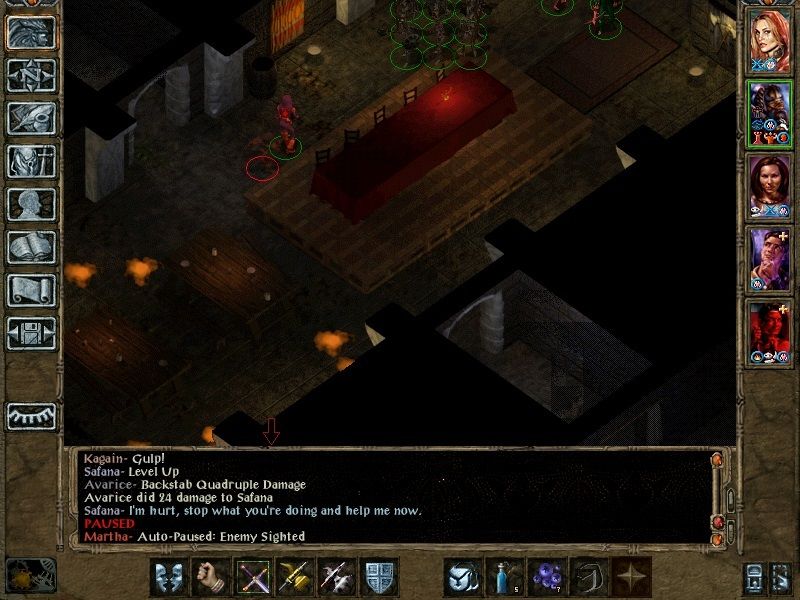Activate the shield guard action
Image resolution: width=800 pixels, height=600 pixels.
(x=377, y=577)
